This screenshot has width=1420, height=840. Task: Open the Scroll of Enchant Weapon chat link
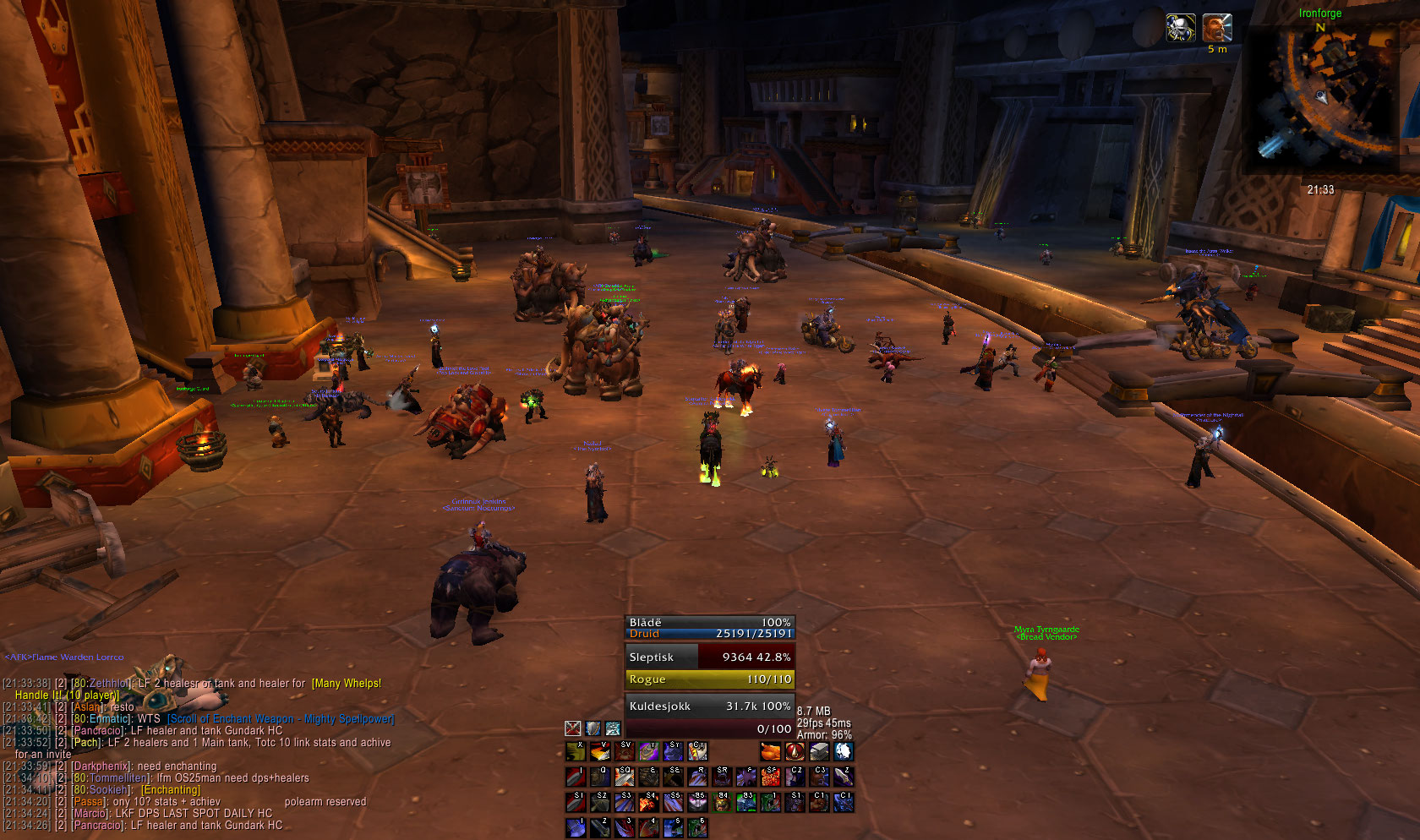pyautogui.click(x=281, y=719)
